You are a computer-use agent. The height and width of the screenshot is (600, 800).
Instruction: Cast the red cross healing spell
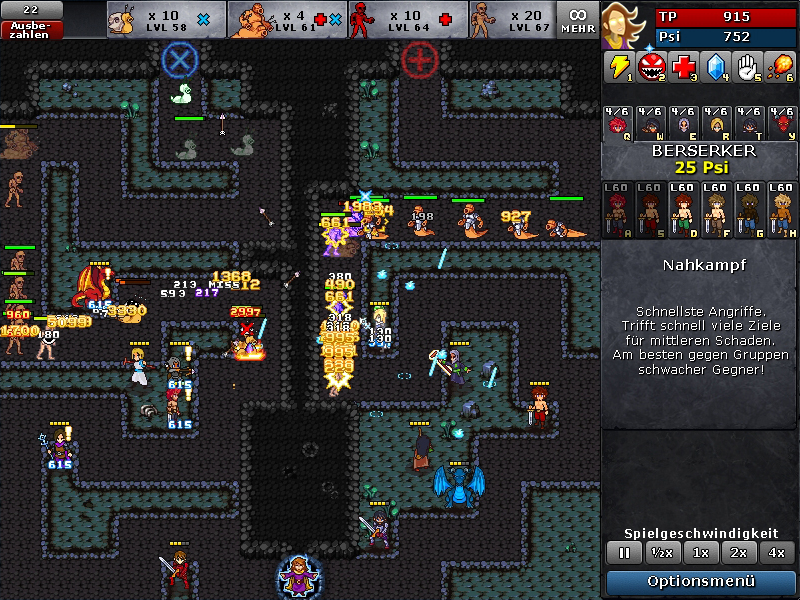(684, 67)
